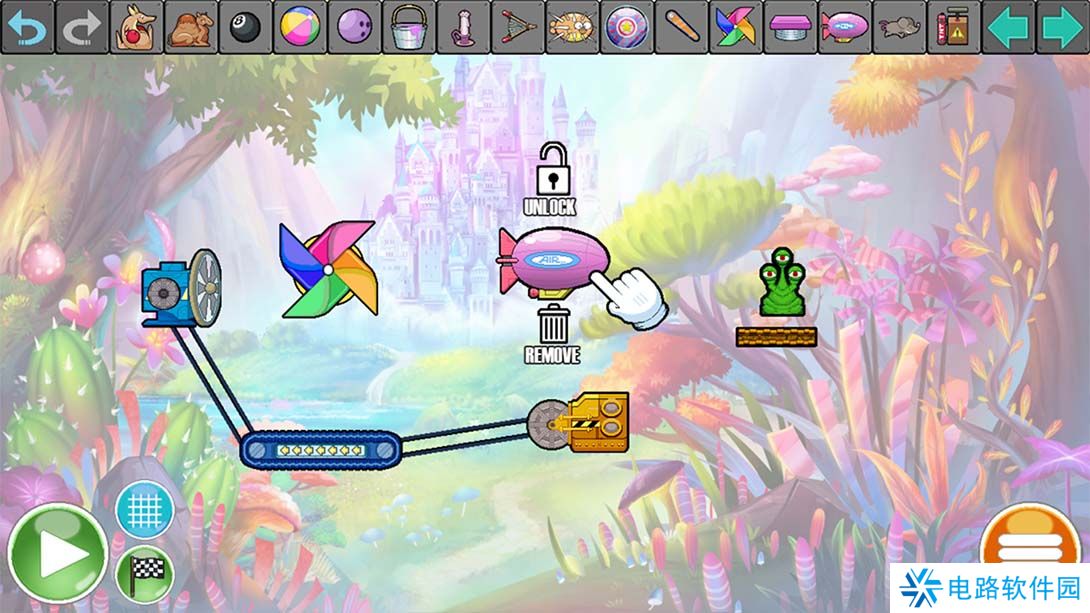Choose the metal bucket part
This screenshot has width=1090, height=613.
(408, 27)
